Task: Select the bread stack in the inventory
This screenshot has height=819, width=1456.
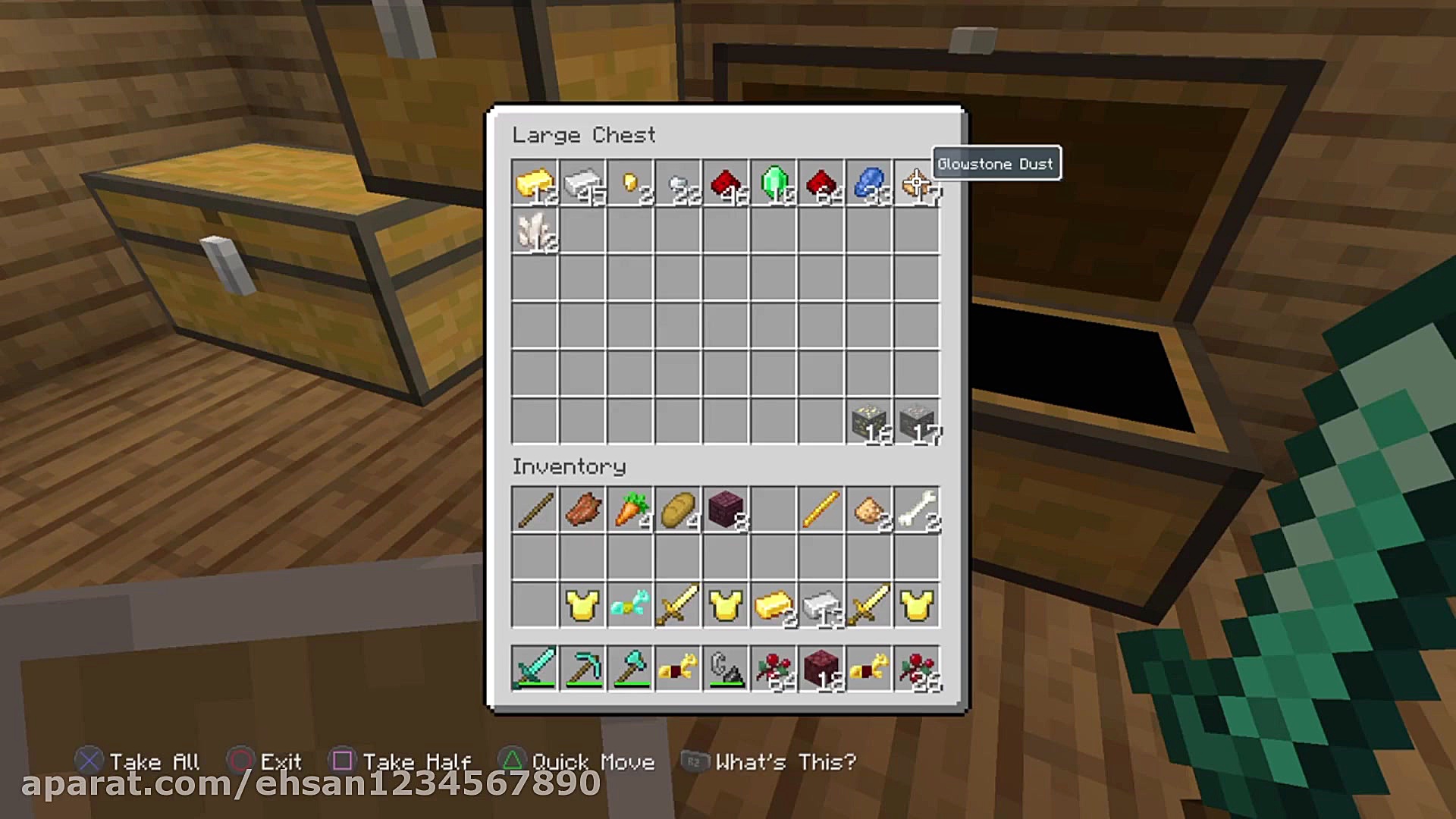Action: (x=678, y=510)
